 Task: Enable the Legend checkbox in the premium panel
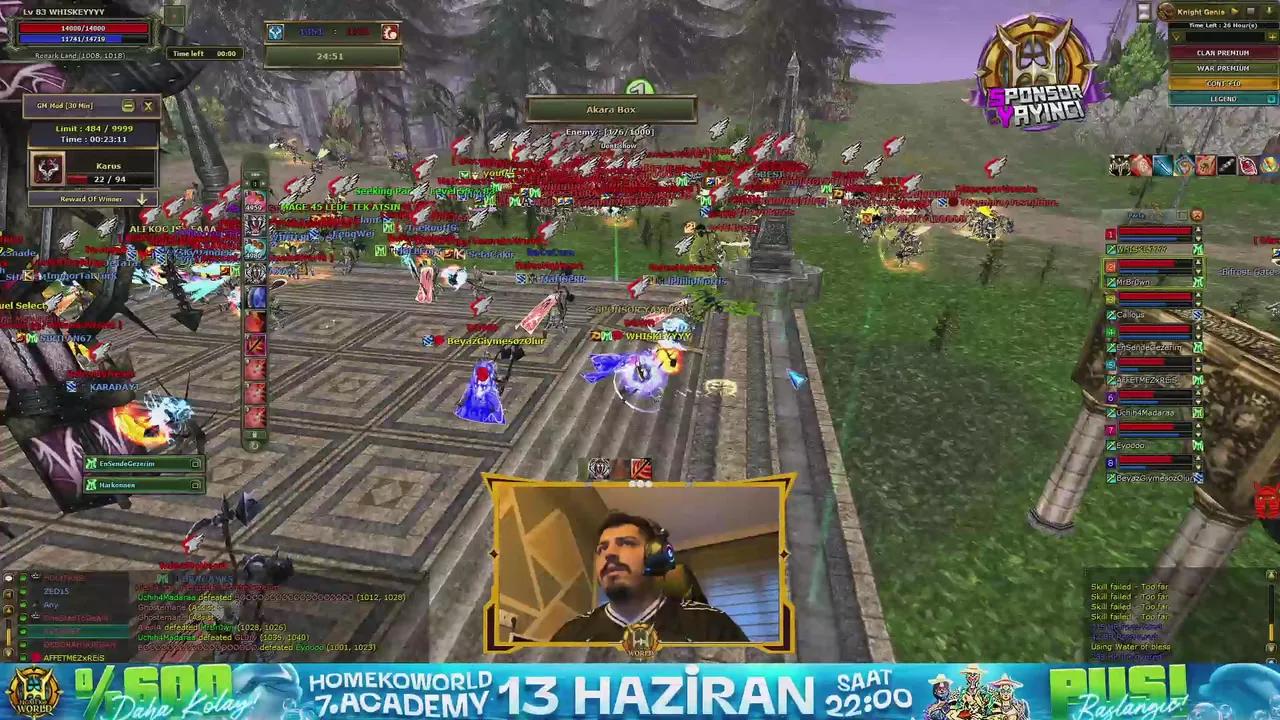[x=1270, y=99]
